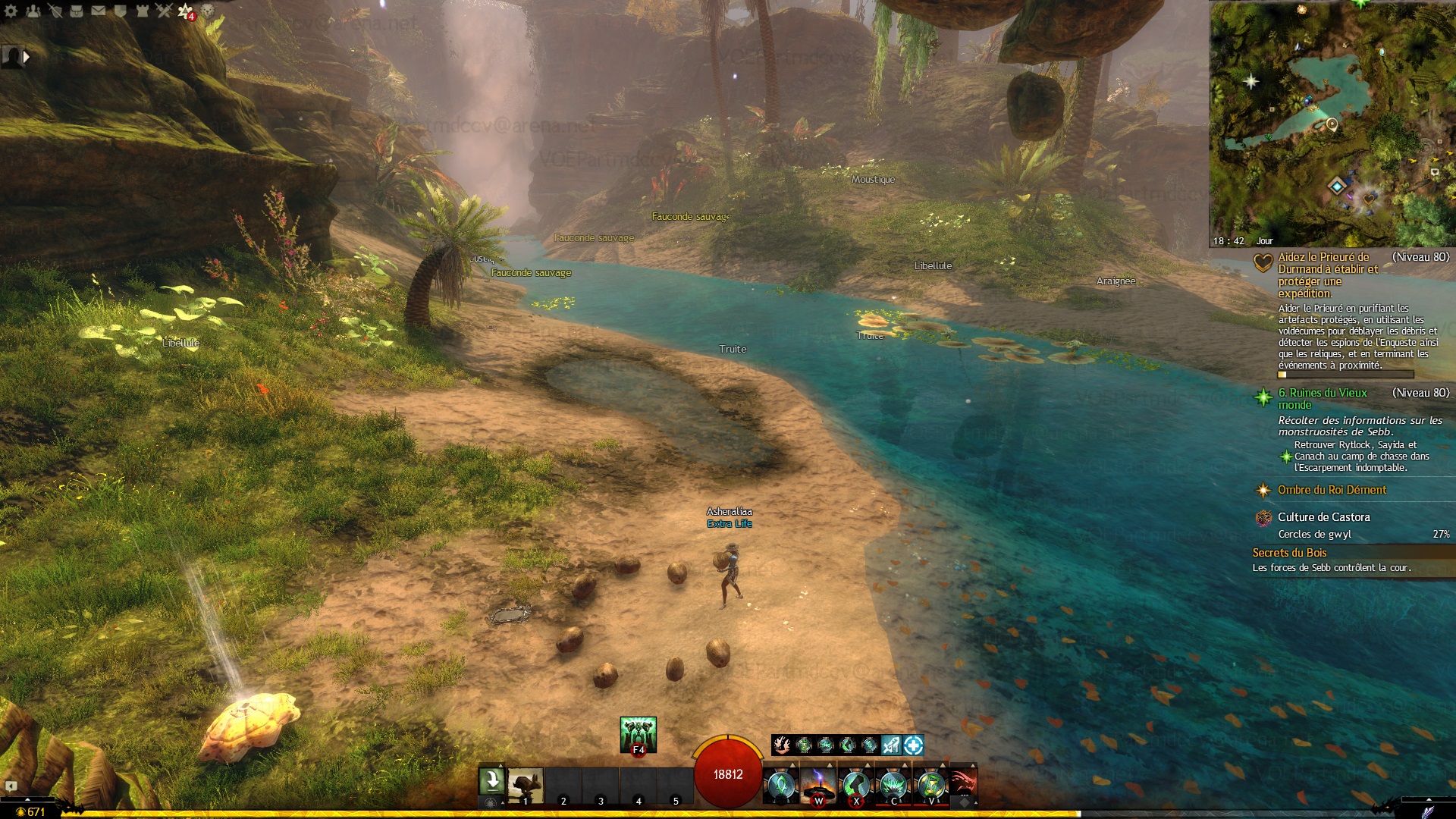Expand the party portrait arrow
The width and height of the screenshot is (1456, 819).
(27, 56)
